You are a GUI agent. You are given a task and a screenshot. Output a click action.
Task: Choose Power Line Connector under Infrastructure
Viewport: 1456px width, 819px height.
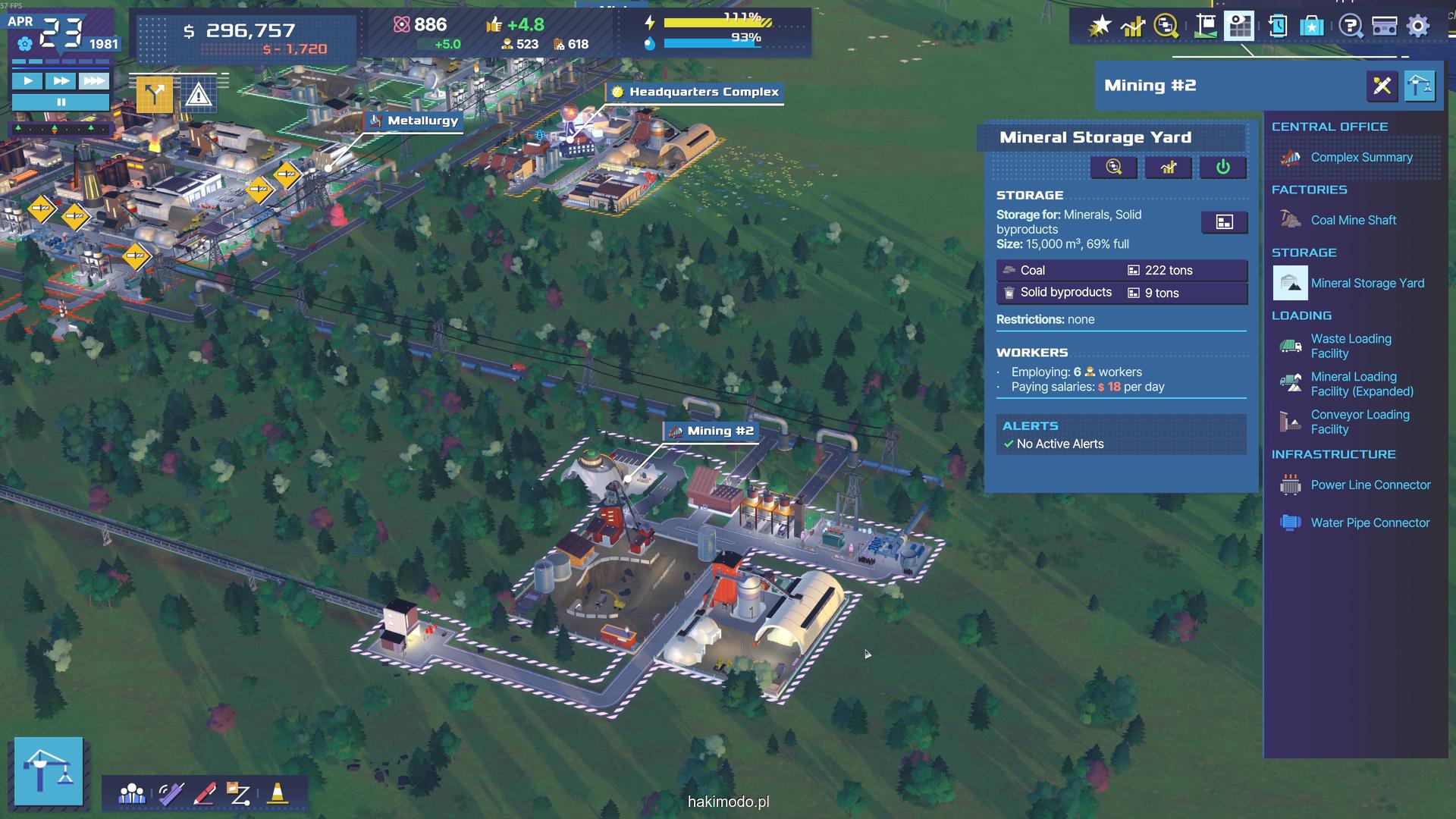(1370, 485)
